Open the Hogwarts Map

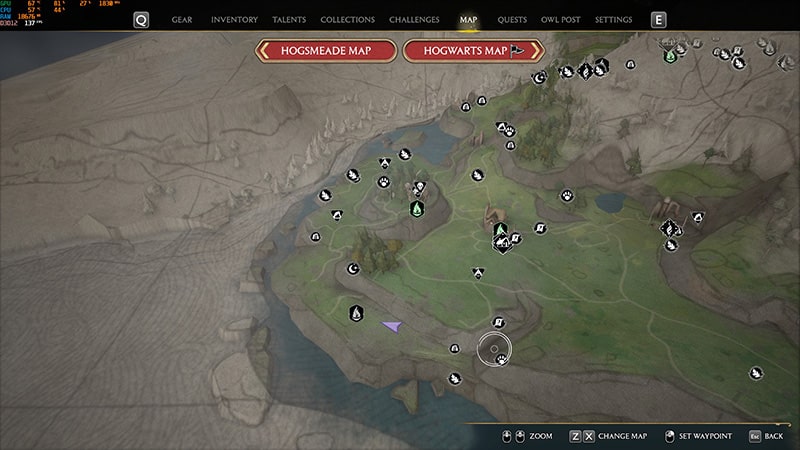(x=473, y=51)
